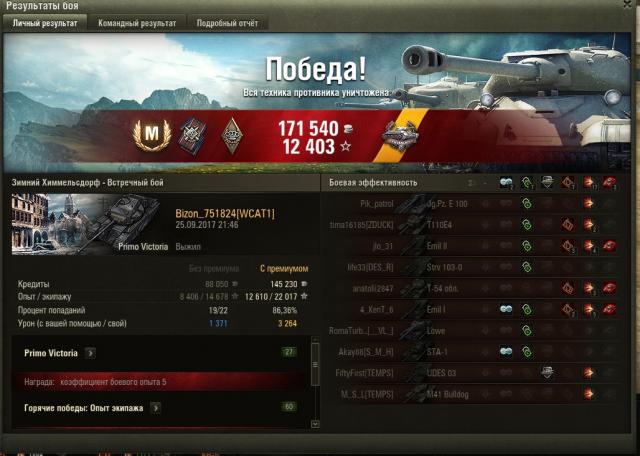Switch to the Командный результат tab
The image size is (640, 456).
click(x=137, y=22)
